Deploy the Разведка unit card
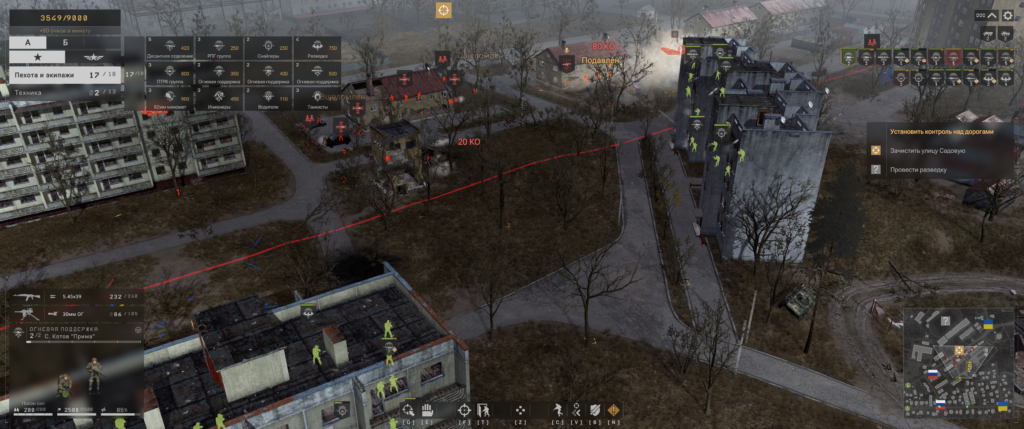 click(x=316, y=48)
